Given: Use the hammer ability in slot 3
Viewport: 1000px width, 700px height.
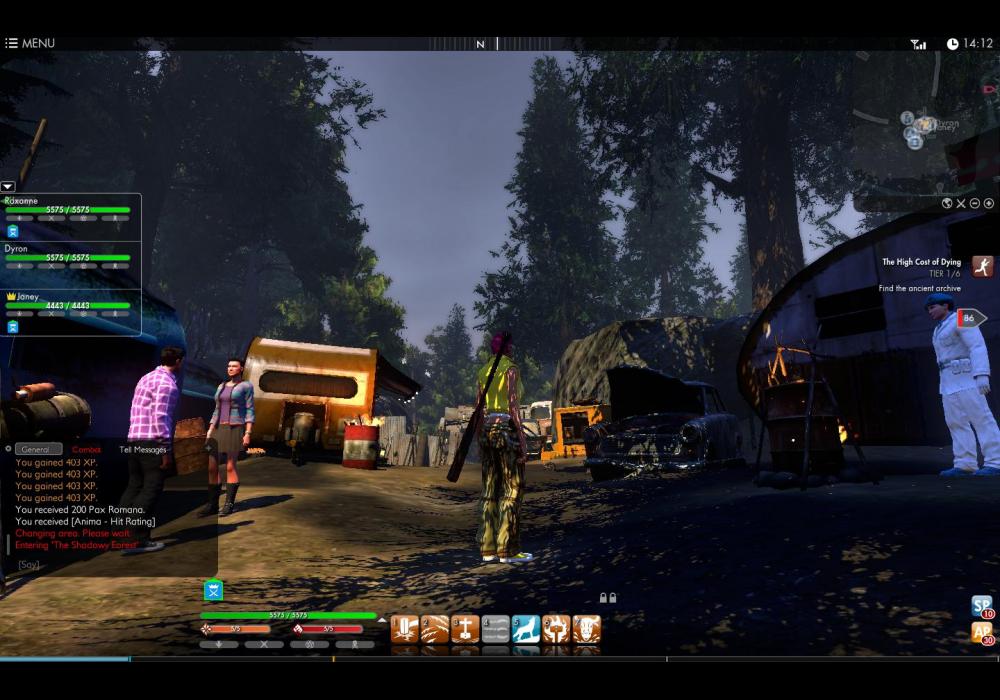Looking at the screenshot, I should [465, 629].
